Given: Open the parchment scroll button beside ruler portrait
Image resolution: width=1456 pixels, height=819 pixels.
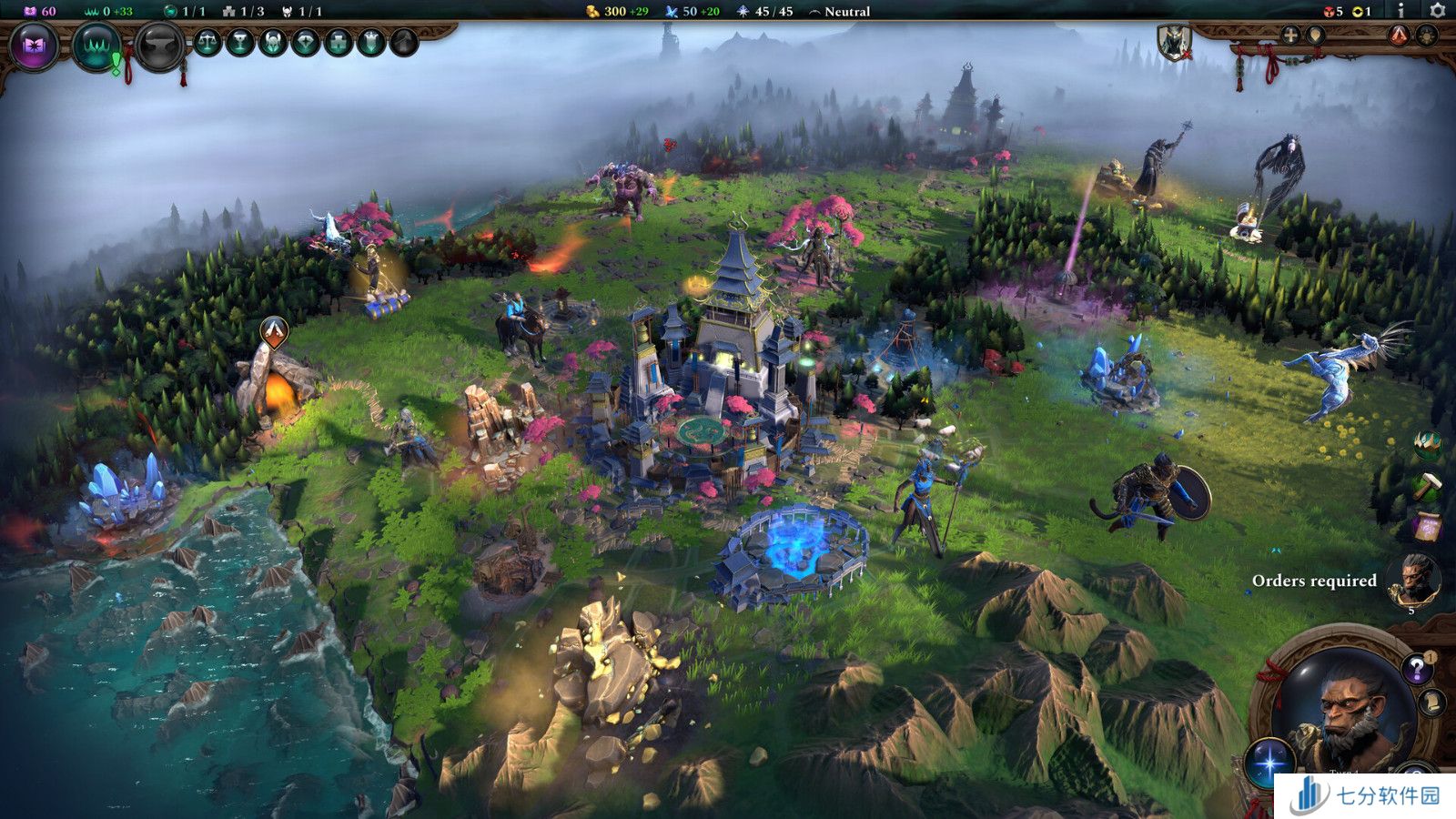Looking at the screenshot, I should pos(1431,702).
